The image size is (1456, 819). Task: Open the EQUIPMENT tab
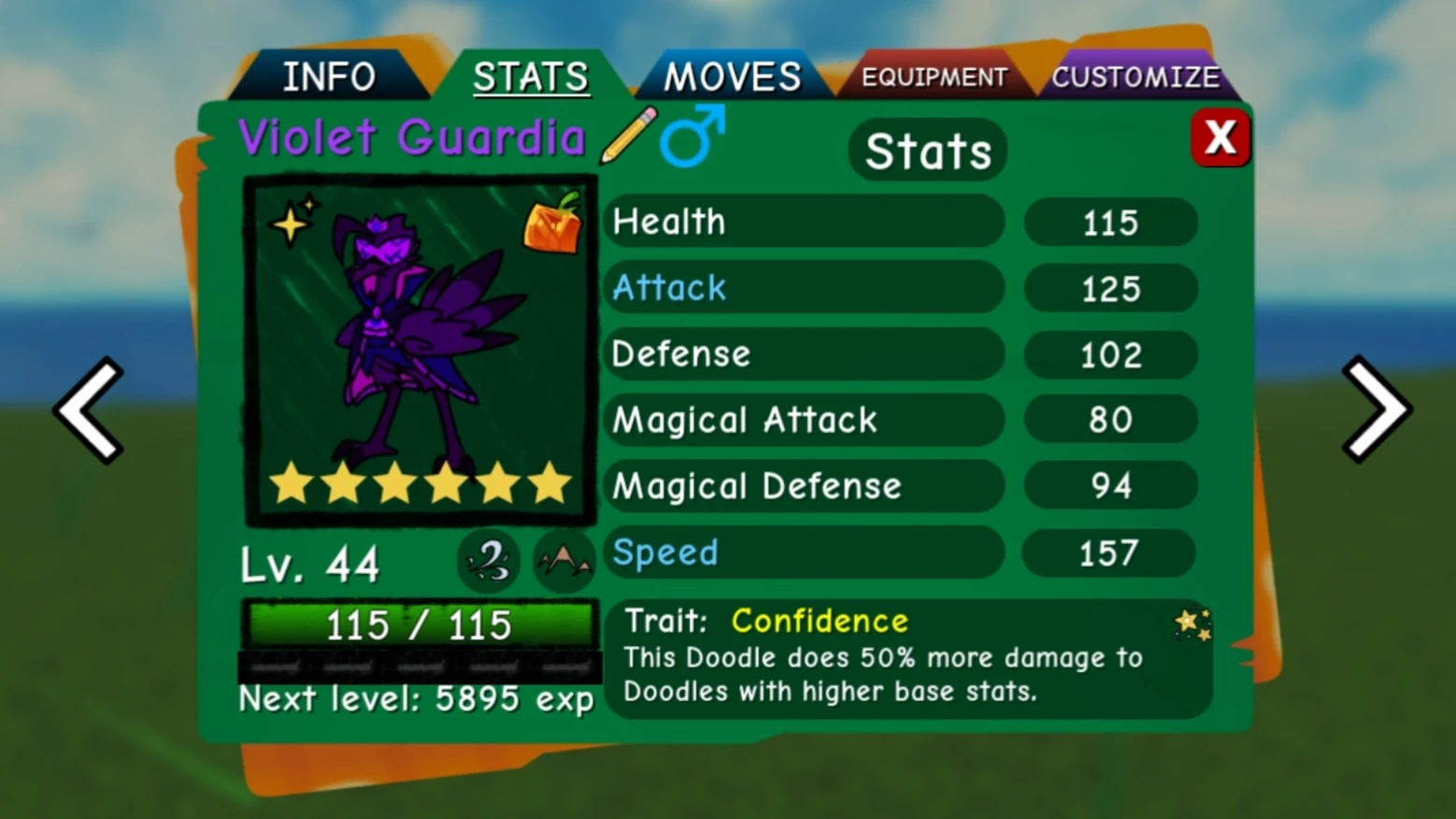[x=934, y=78]
